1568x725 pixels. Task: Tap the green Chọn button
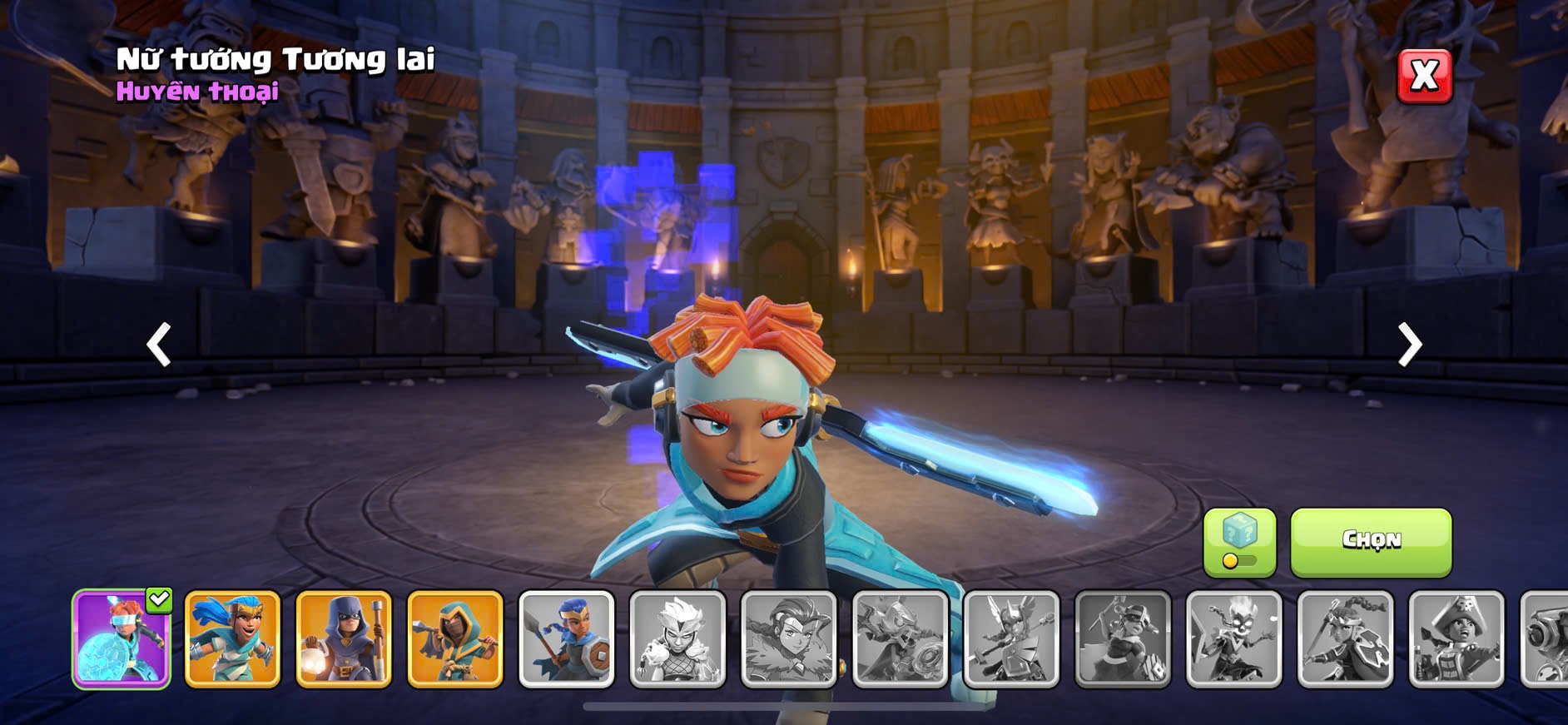(1370, 542)
